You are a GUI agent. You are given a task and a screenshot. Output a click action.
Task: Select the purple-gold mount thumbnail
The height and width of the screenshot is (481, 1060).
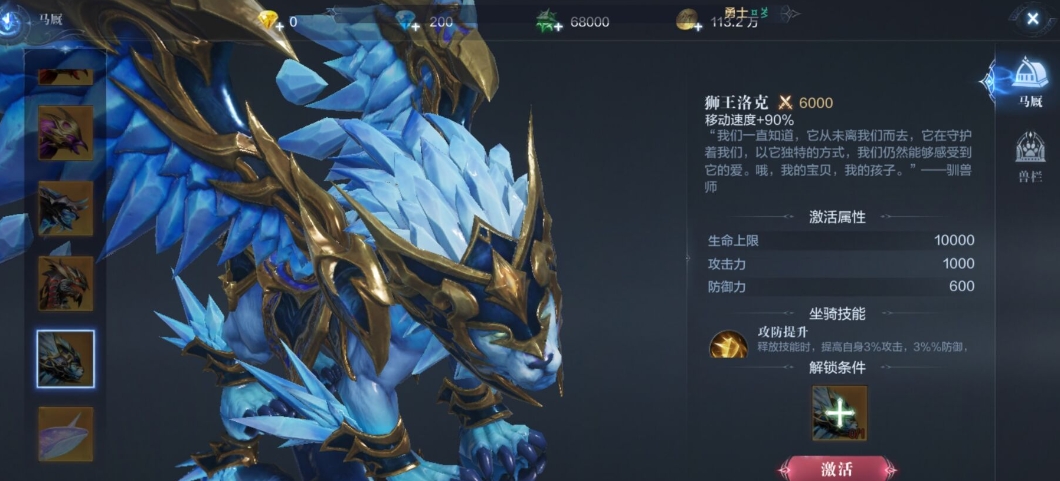(66, 133)
